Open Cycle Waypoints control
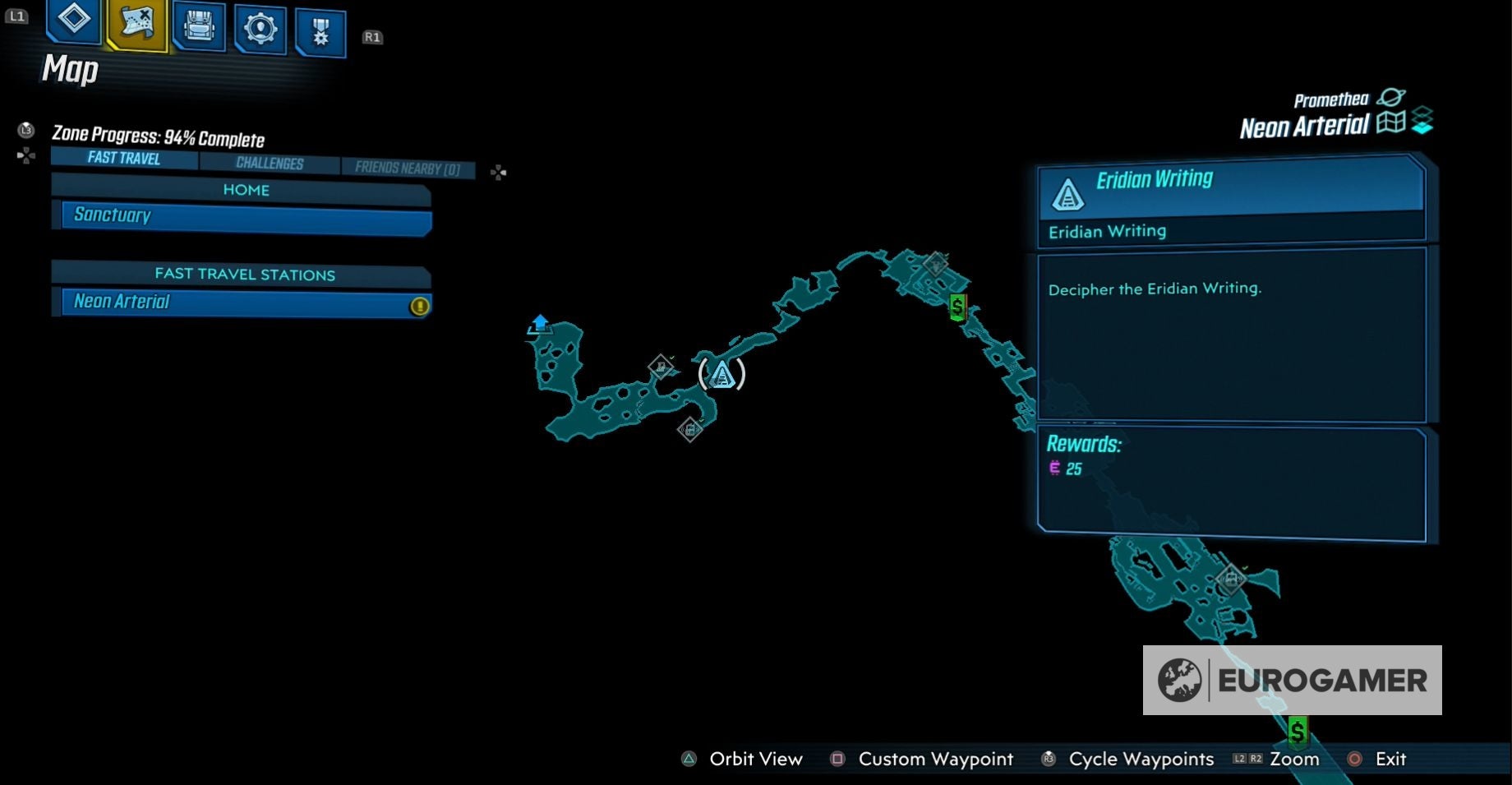1512x785 pixels. (1048, 760)
